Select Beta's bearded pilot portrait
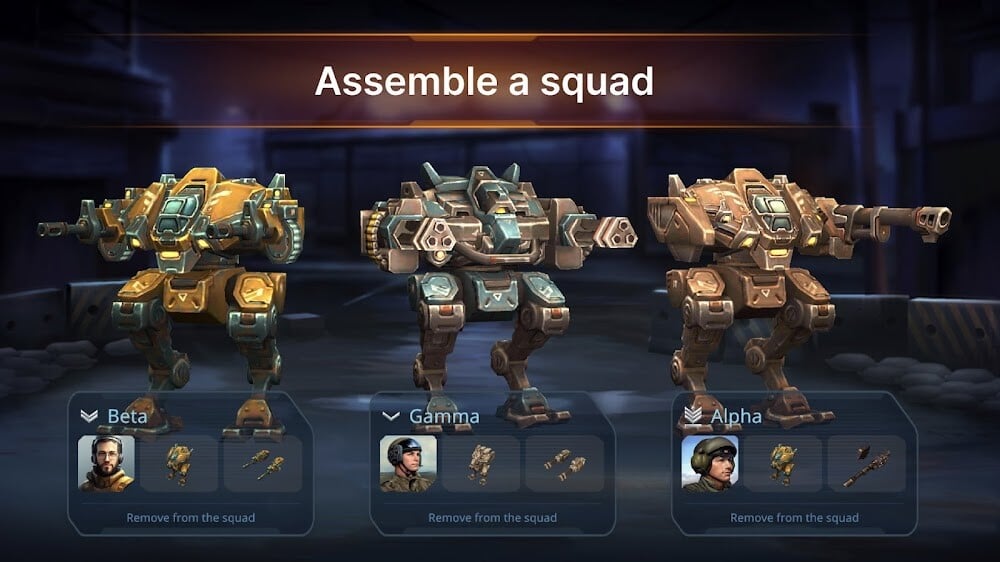This screenshot has height=562, width=1000. (x=107, y=463)
